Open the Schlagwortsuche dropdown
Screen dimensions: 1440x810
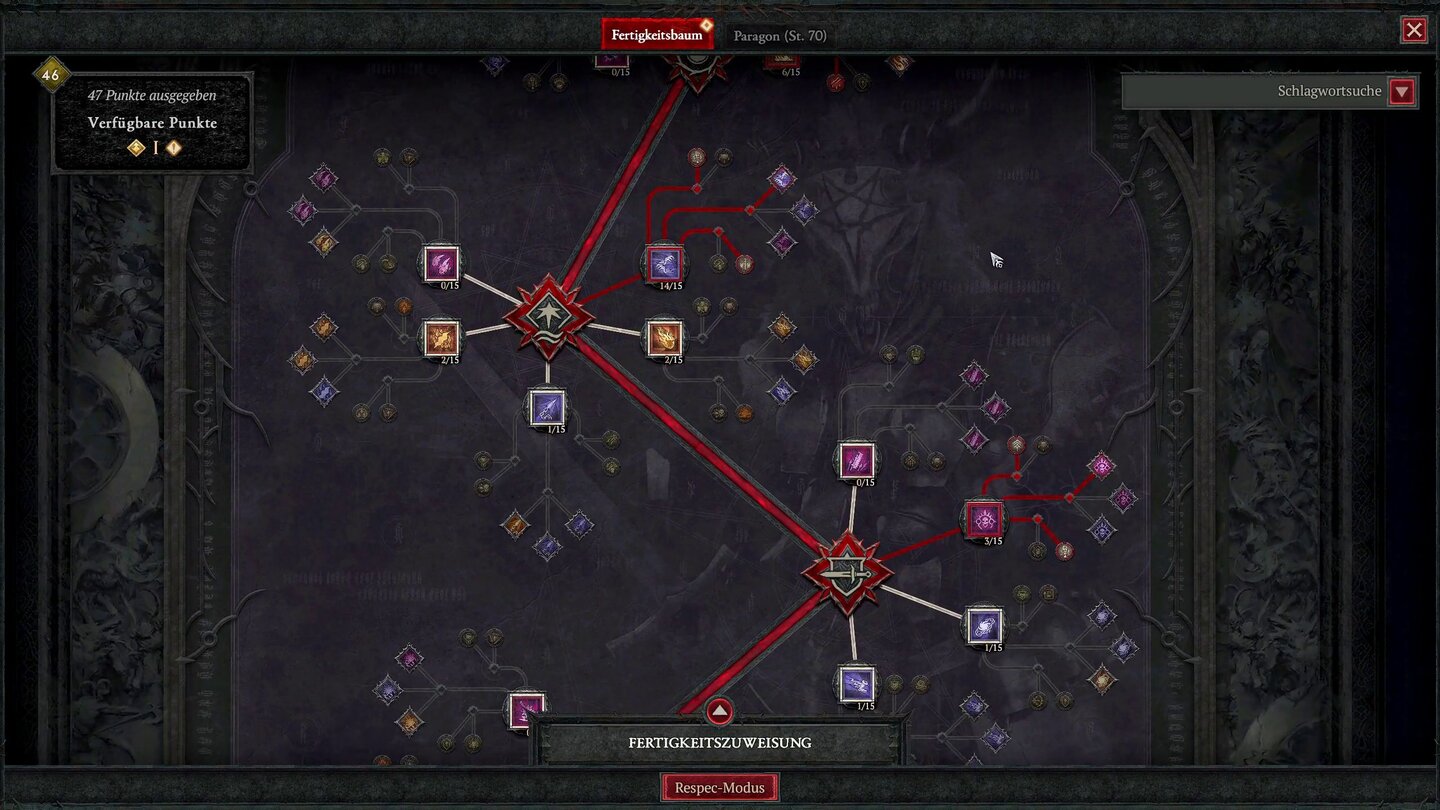coord(1402,91)
